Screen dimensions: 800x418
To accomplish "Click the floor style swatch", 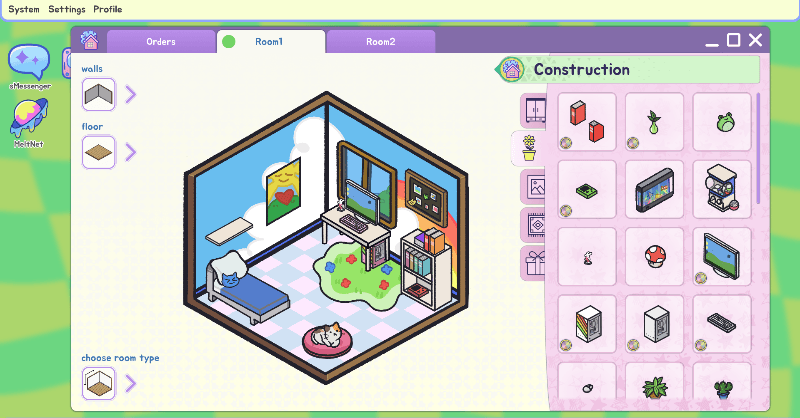I will coord(99,152).
